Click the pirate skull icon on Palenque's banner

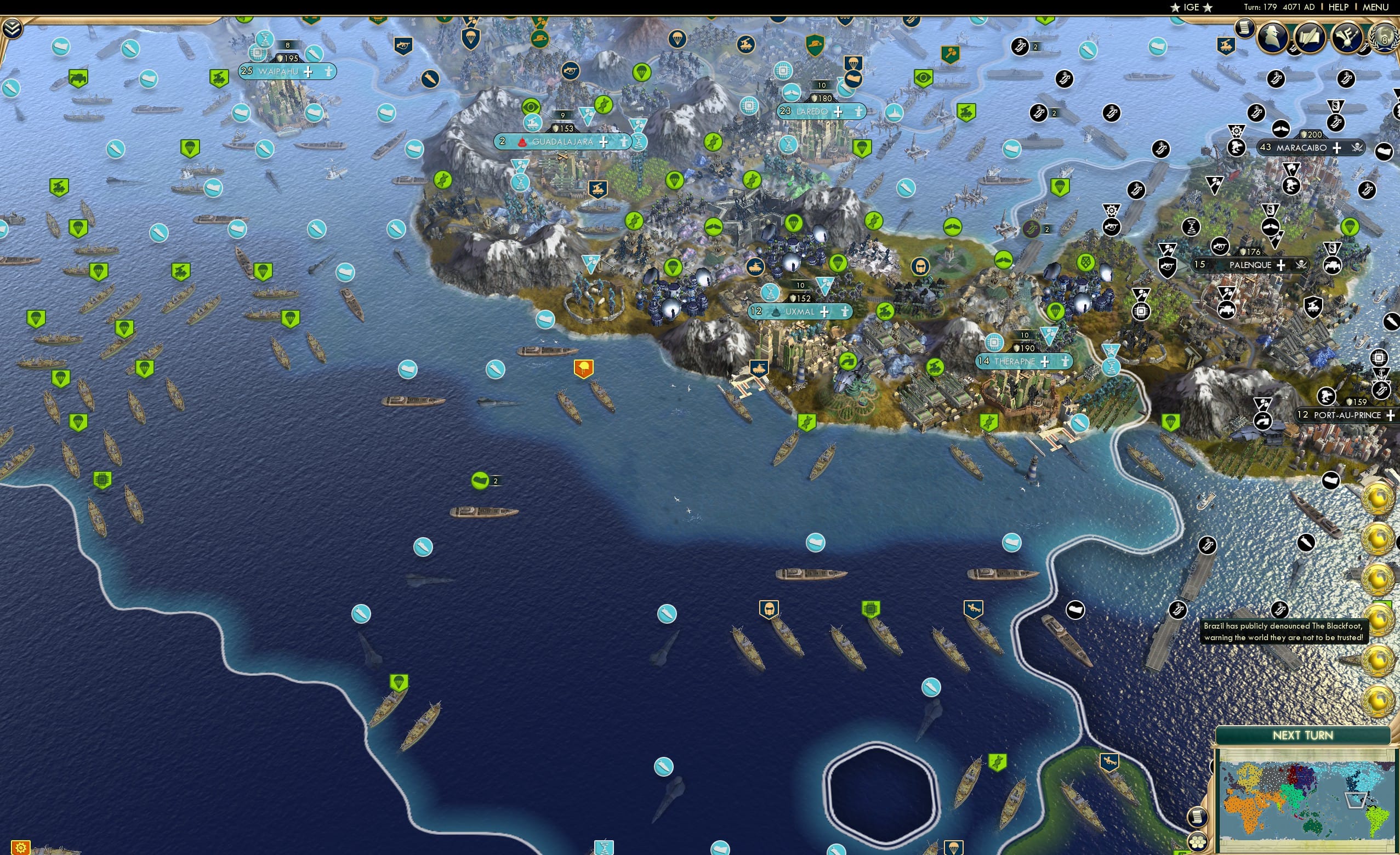1301,265
